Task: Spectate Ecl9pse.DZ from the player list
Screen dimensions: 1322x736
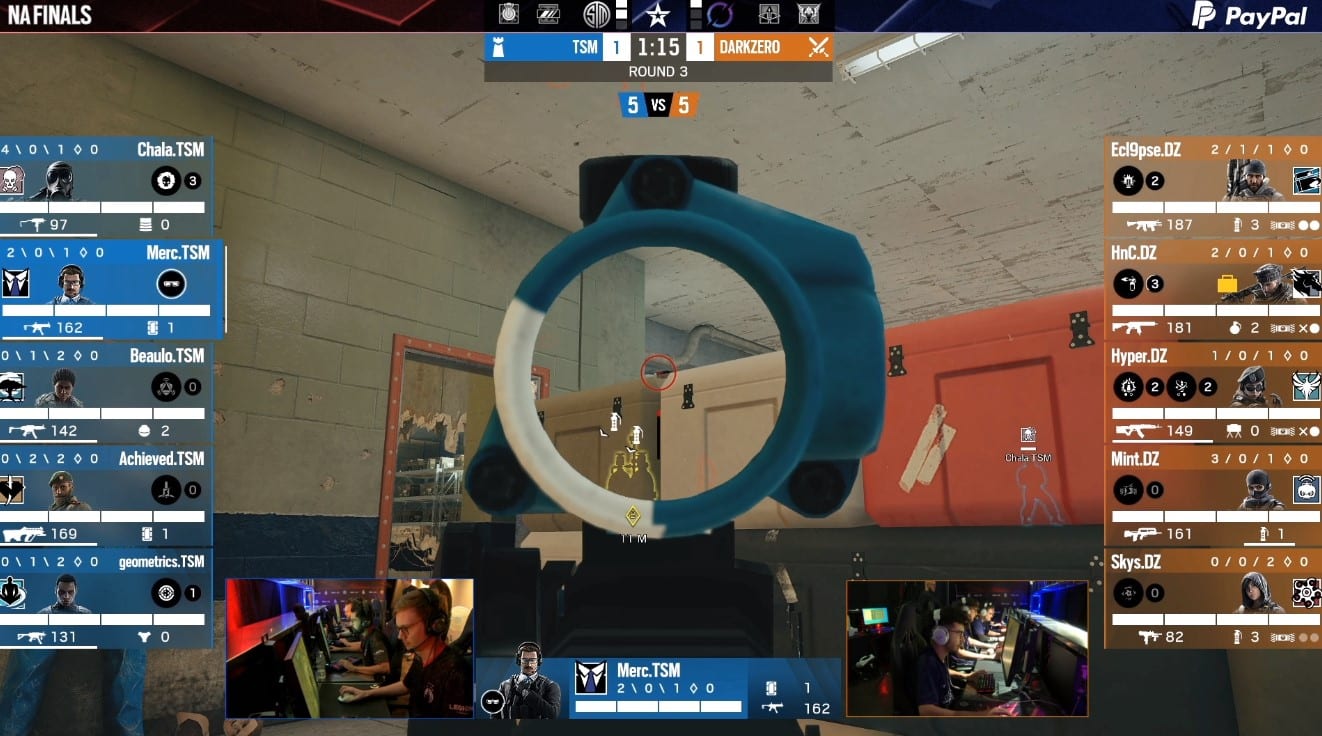Action: (1213, 186)
